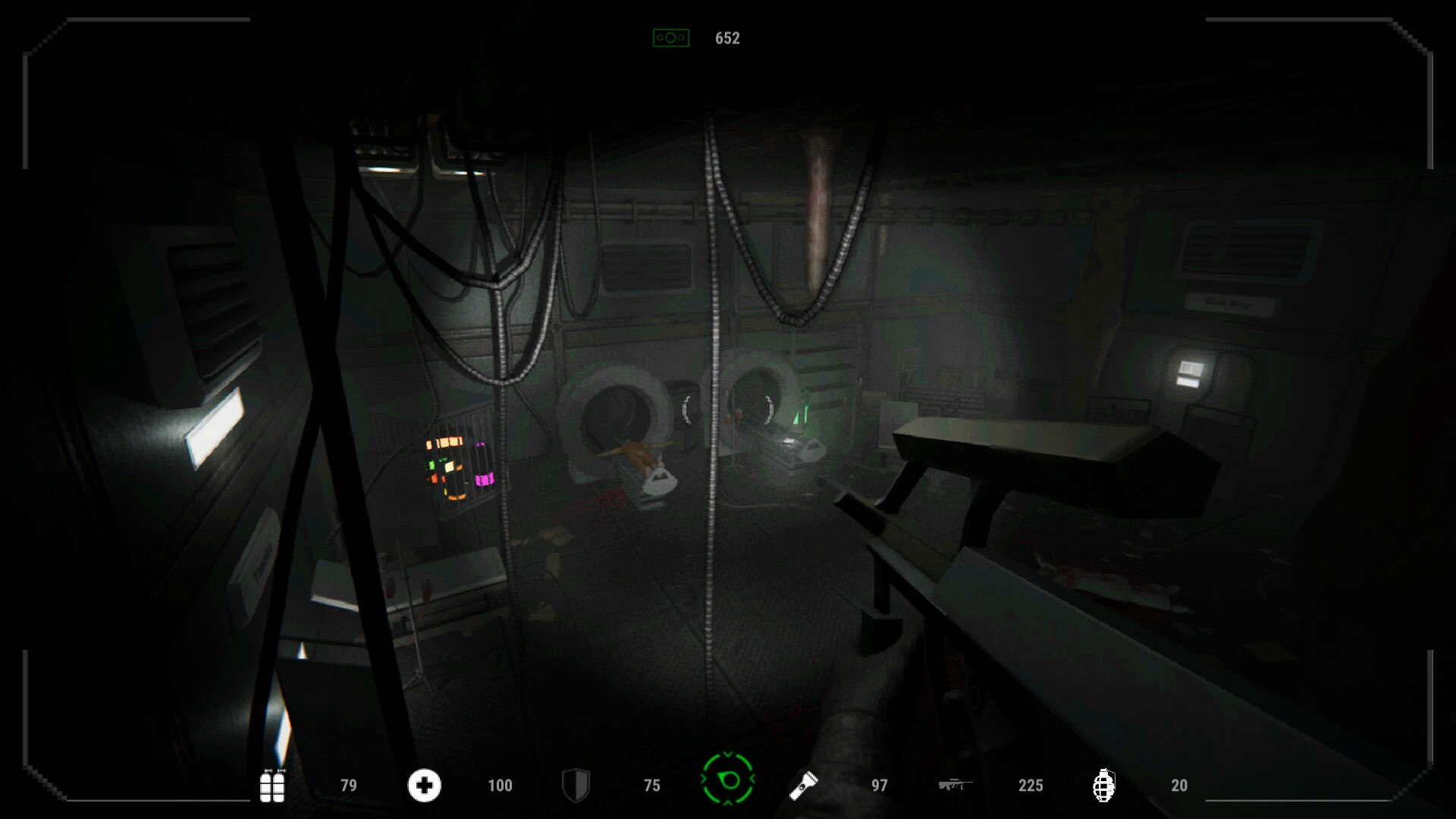Click the ammo count reading 225
This screenshot has width=1456, height=819.
[x=1030, y=786]
